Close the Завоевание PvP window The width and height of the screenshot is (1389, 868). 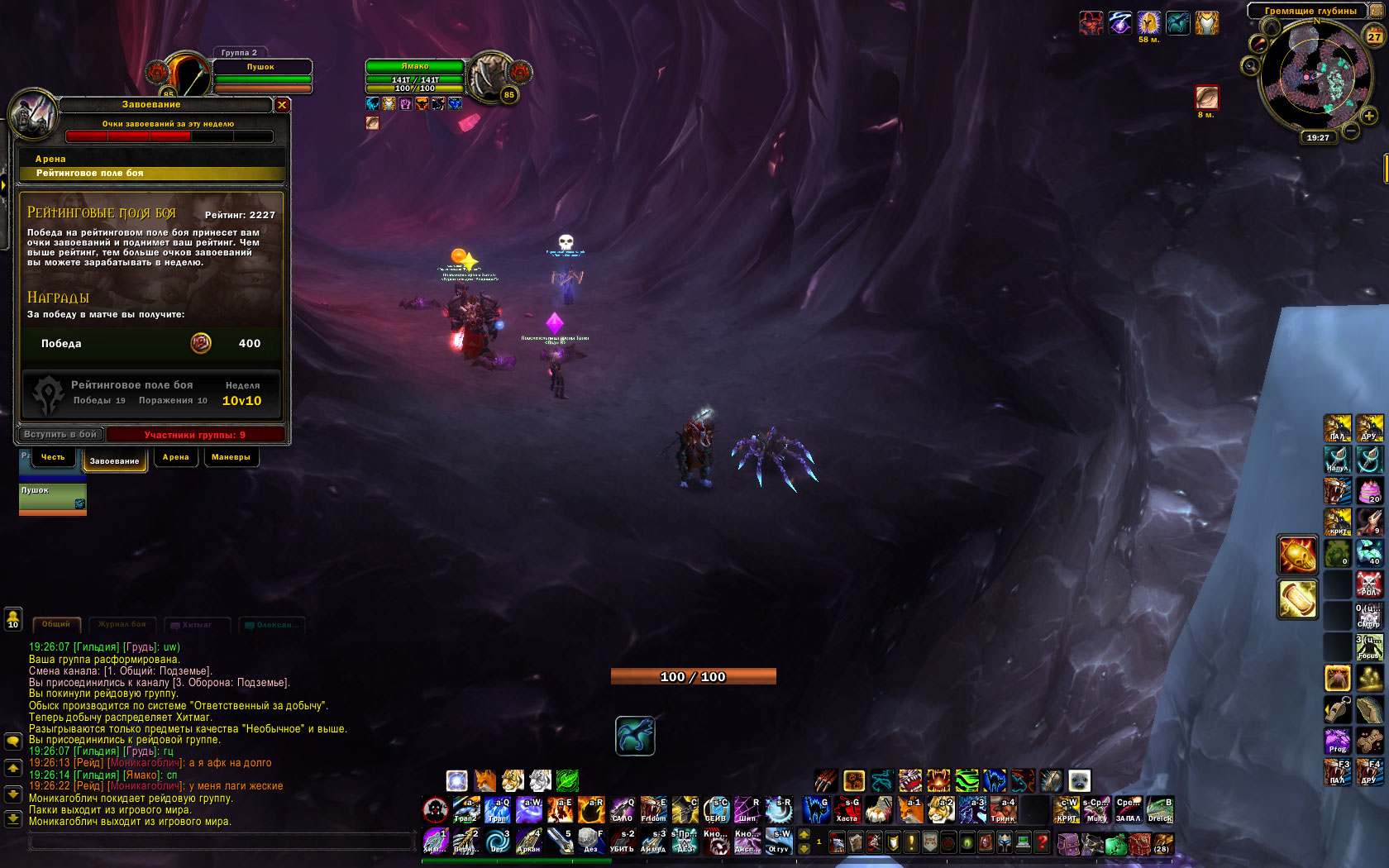tap(282, 105)
